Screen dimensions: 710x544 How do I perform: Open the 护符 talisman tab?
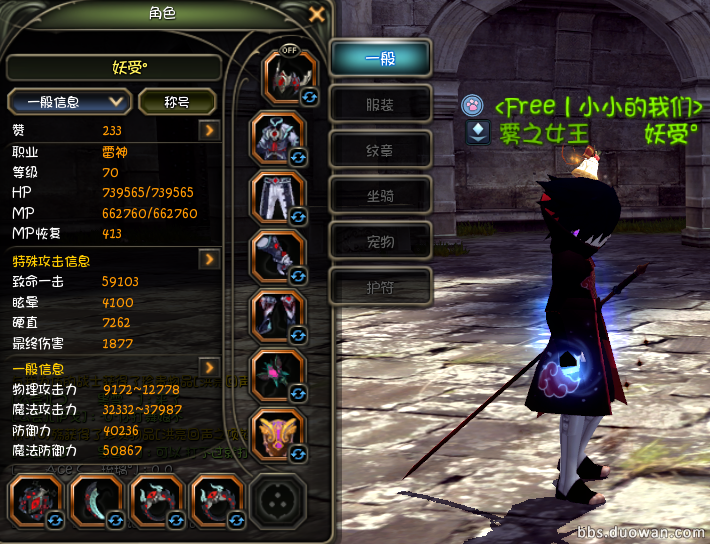(x=381, y=287)
